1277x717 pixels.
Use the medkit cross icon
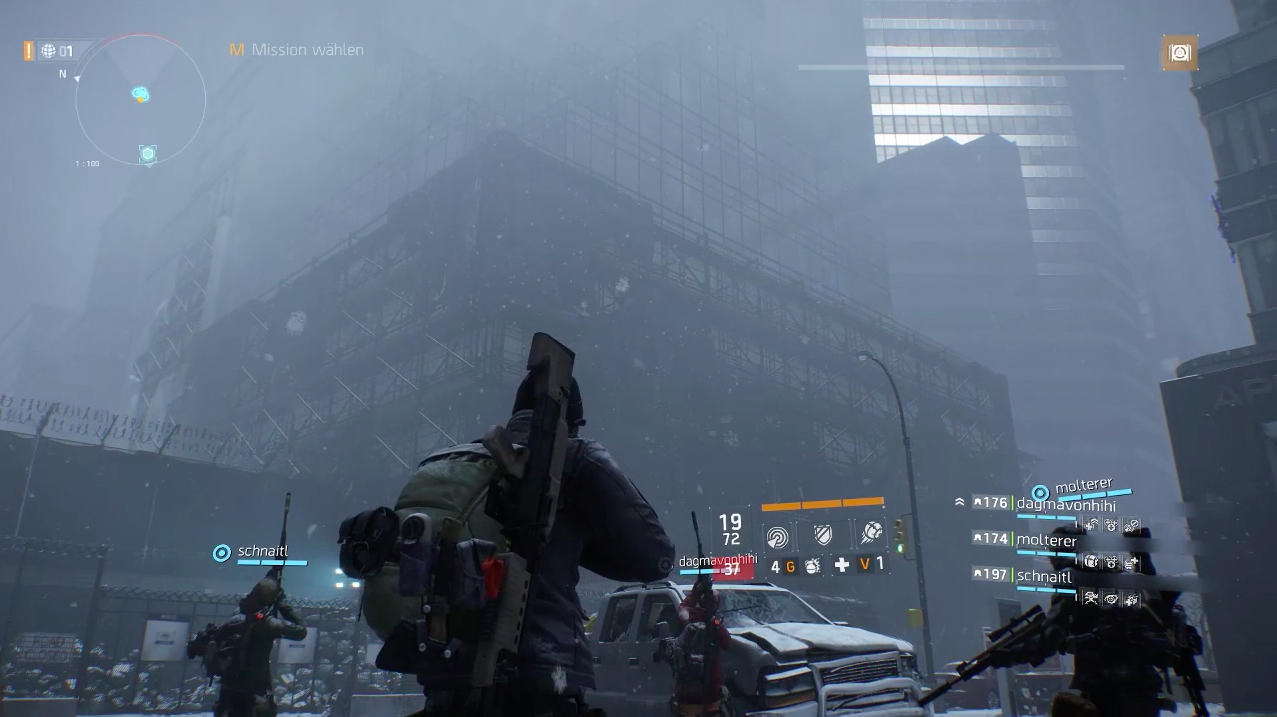(x=842, y=565)
